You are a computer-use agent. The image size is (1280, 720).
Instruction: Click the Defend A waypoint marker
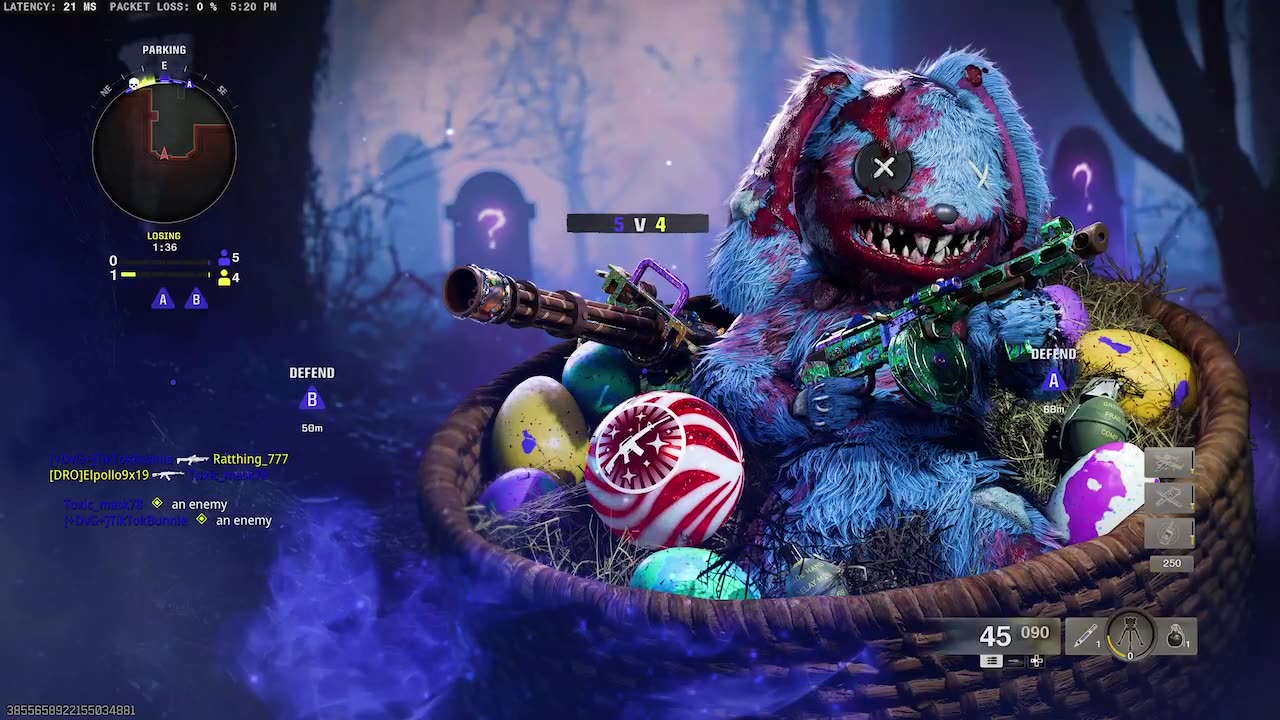point(1053,381)
